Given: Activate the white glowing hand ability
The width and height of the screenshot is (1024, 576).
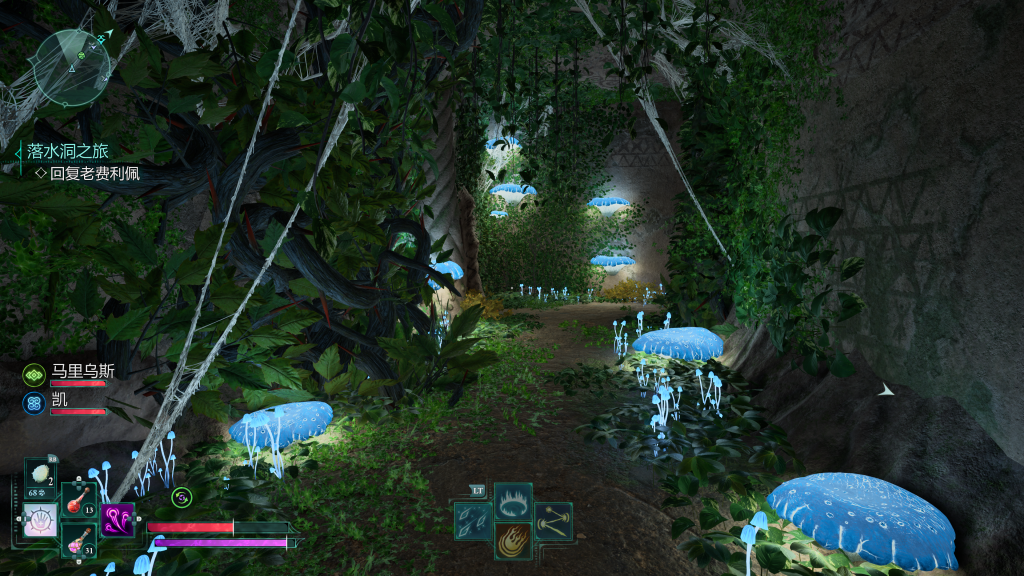Looking at the screenshot, I should pos(40,520).
